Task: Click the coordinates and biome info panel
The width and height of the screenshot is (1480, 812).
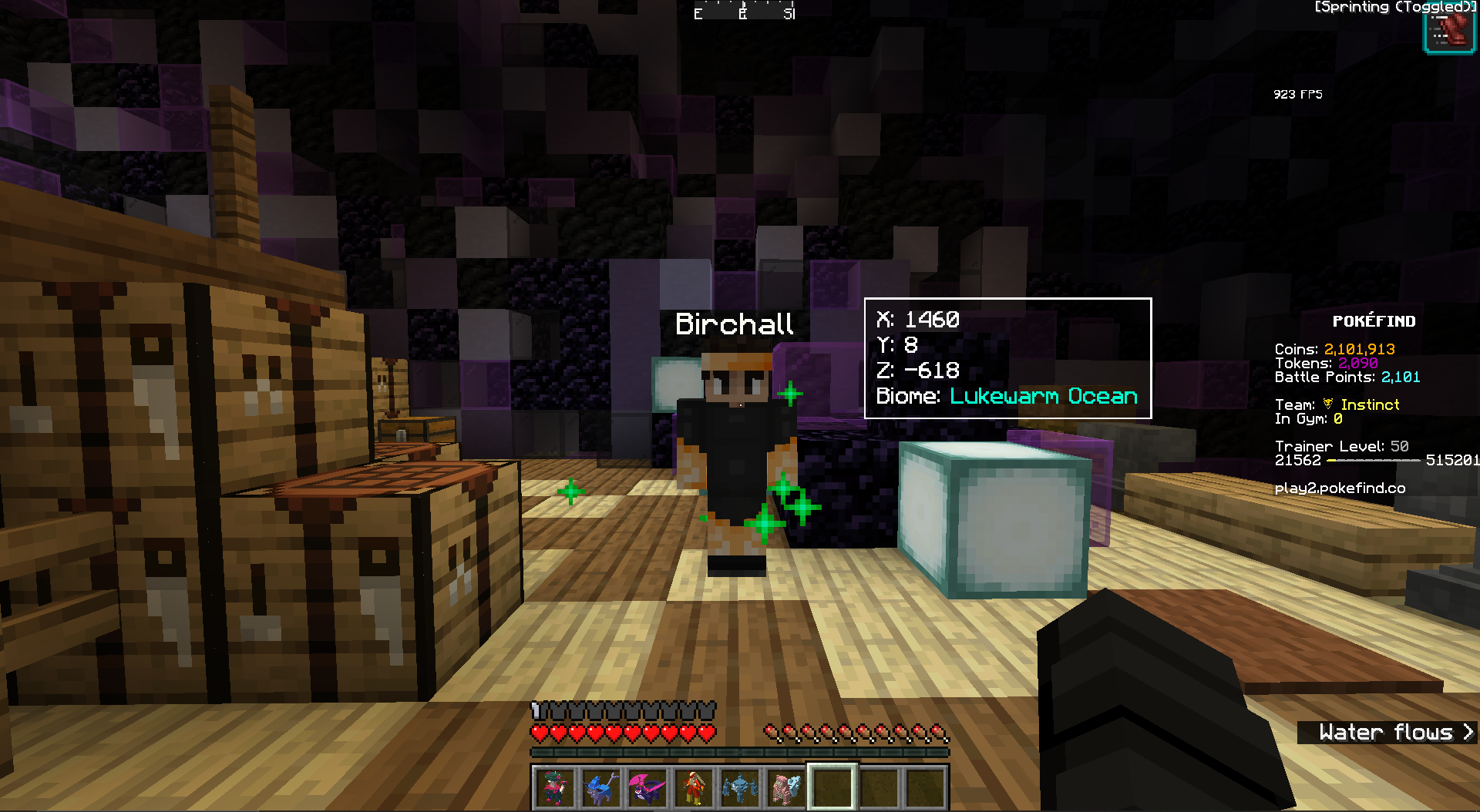Action: [x=1007, y=358]
